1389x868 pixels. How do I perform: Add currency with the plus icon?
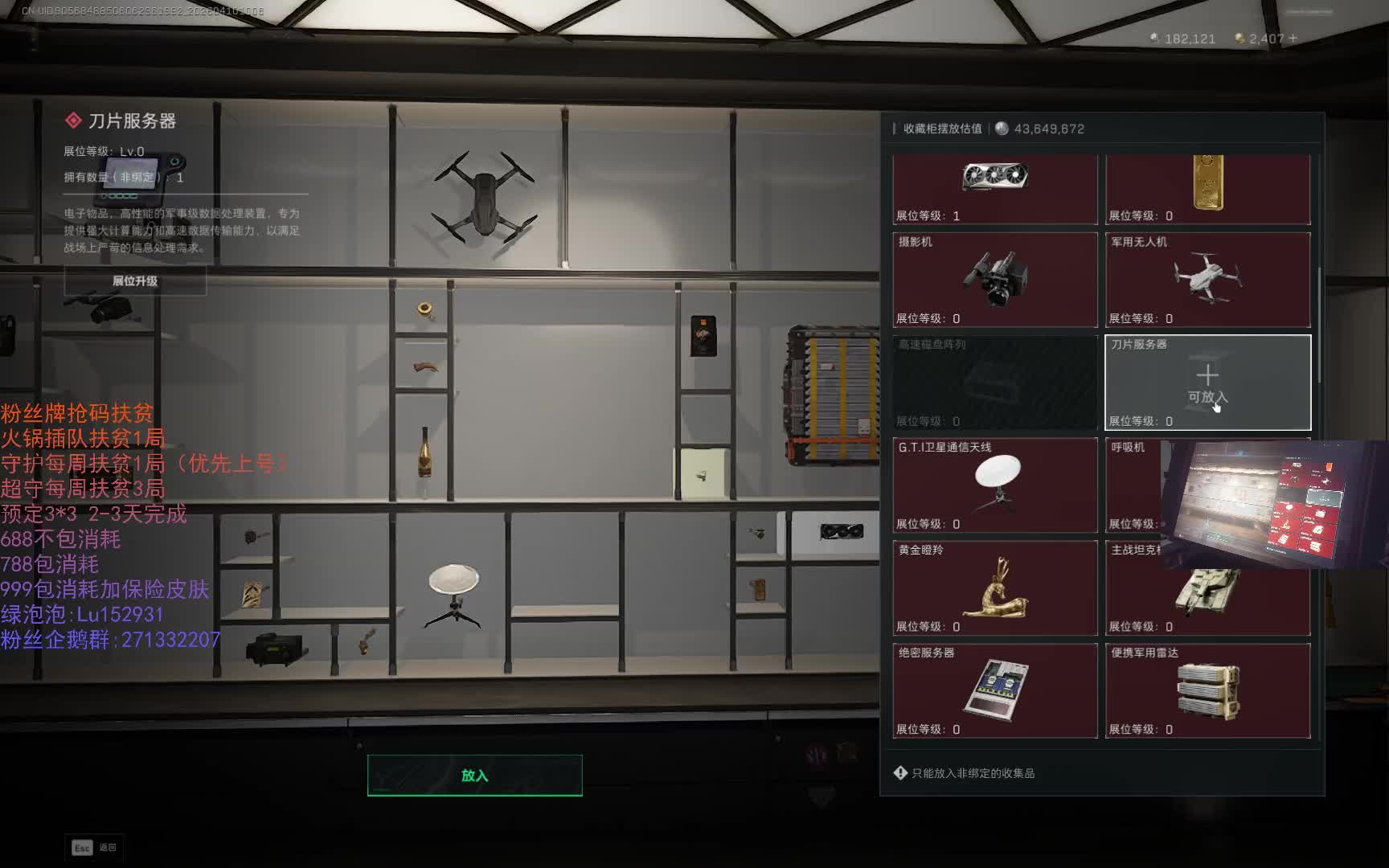click(1293, 39)
